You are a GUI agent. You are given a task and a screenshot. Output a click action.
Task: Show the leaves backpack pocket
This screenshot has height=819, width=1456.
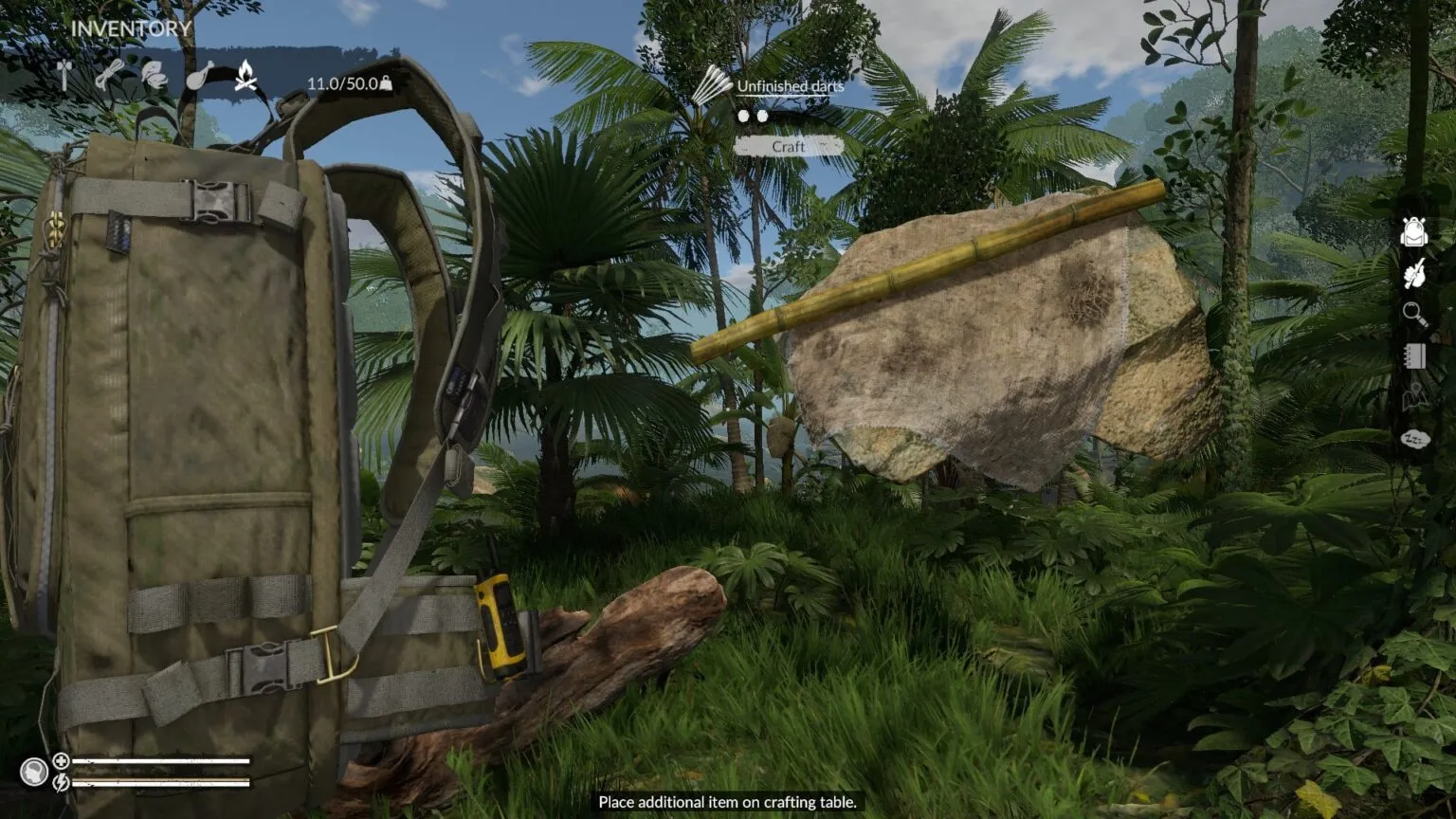pyautogui.click(x=154, y=75)
